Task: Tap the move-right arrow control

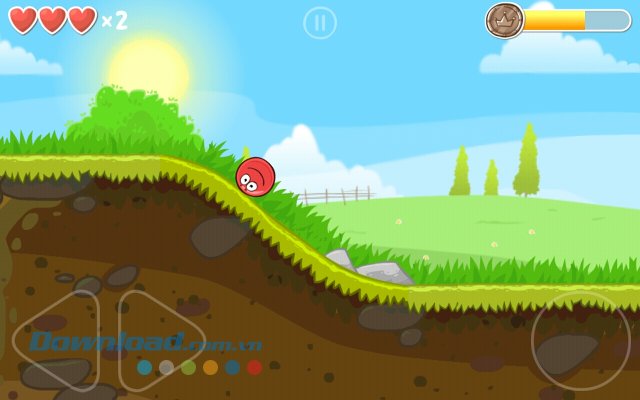Action: click(160, 340)
